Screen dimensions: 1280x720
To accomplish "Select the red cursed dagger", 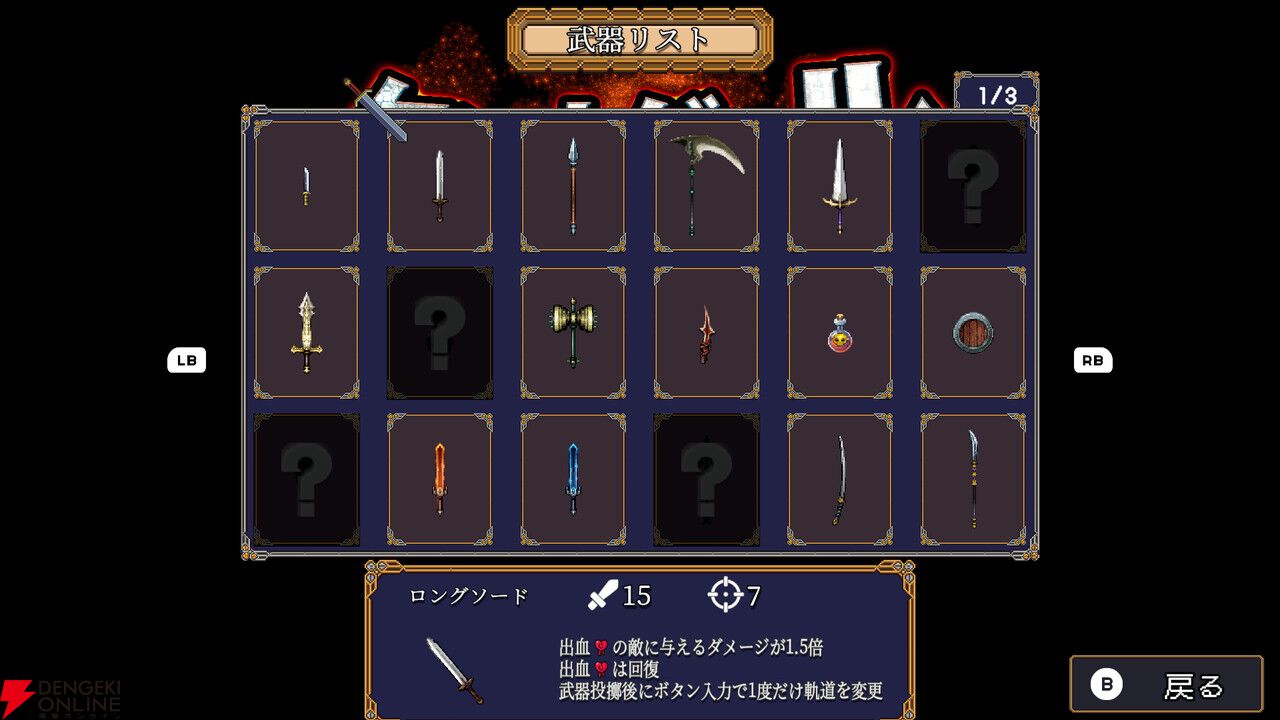I will (705, 333).
